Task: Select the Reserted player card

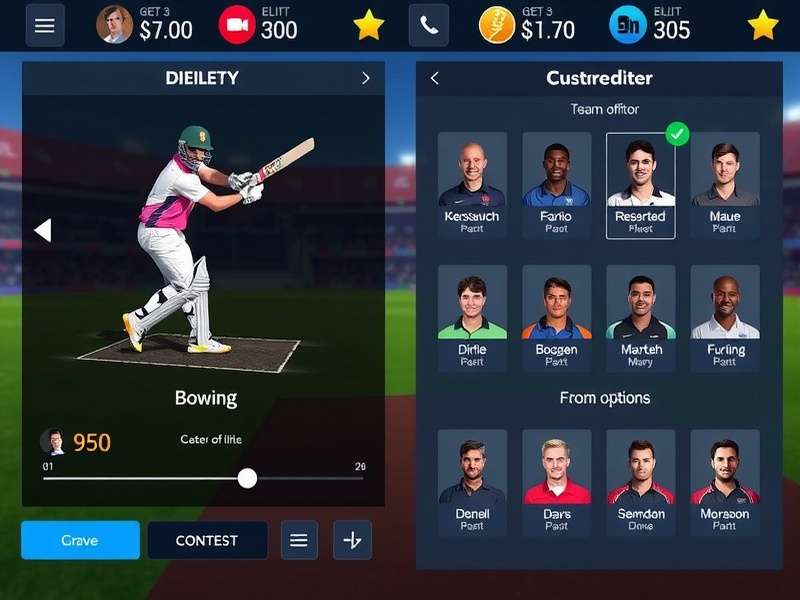Action: point(640,186)
